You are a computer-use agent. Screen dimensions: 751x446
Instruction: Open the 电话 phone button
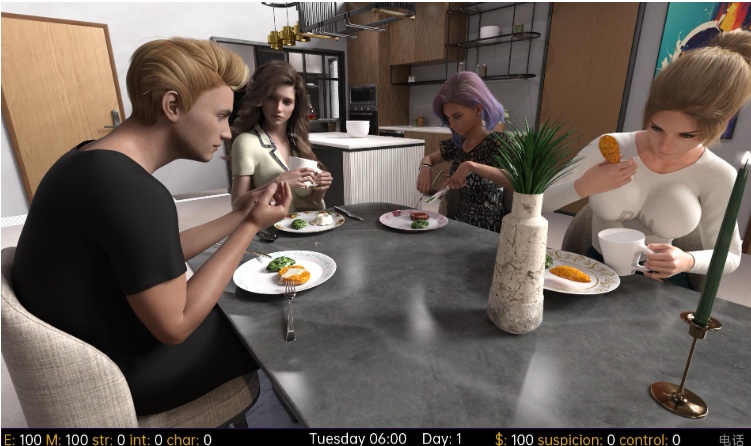click(x=731, y=439)
